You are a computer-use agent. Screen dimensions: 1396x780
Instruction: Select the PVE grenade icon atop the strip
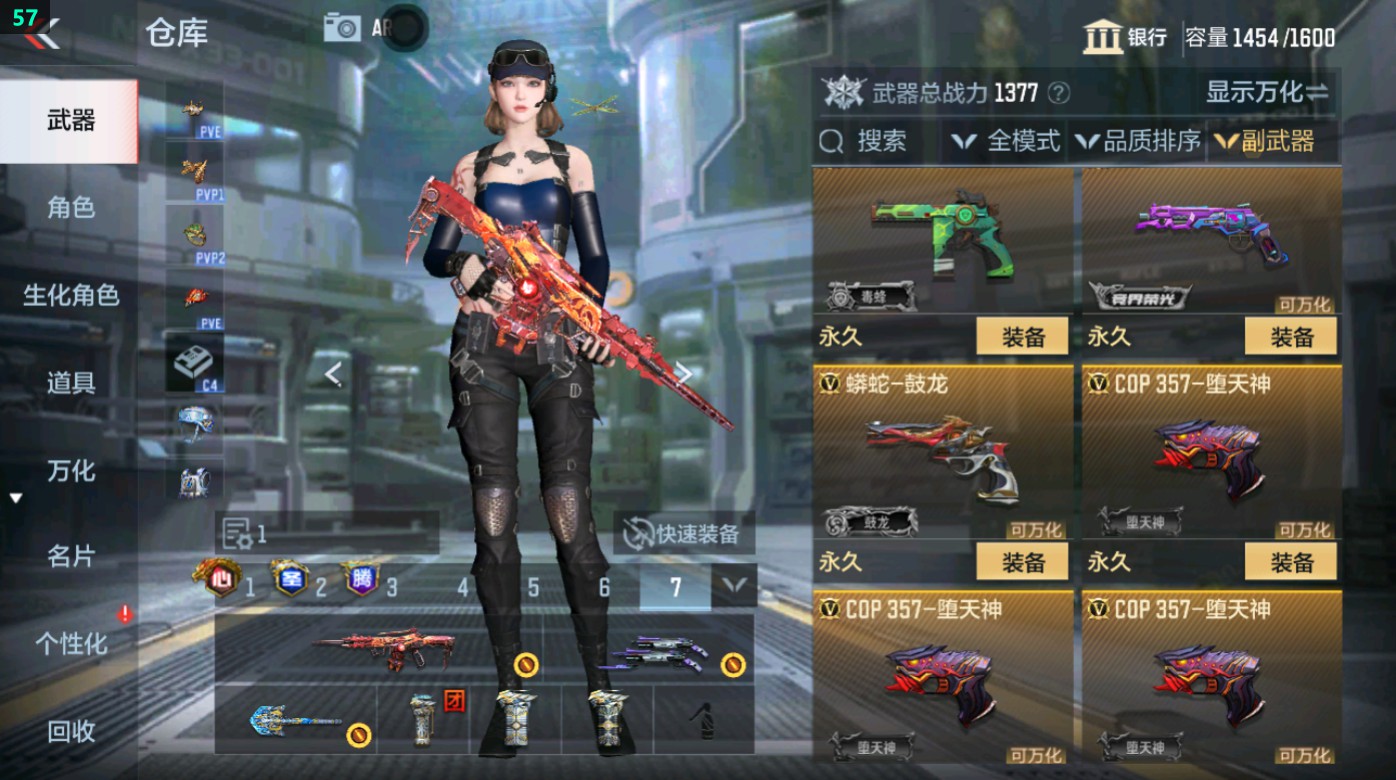click(x=194, y=108)
